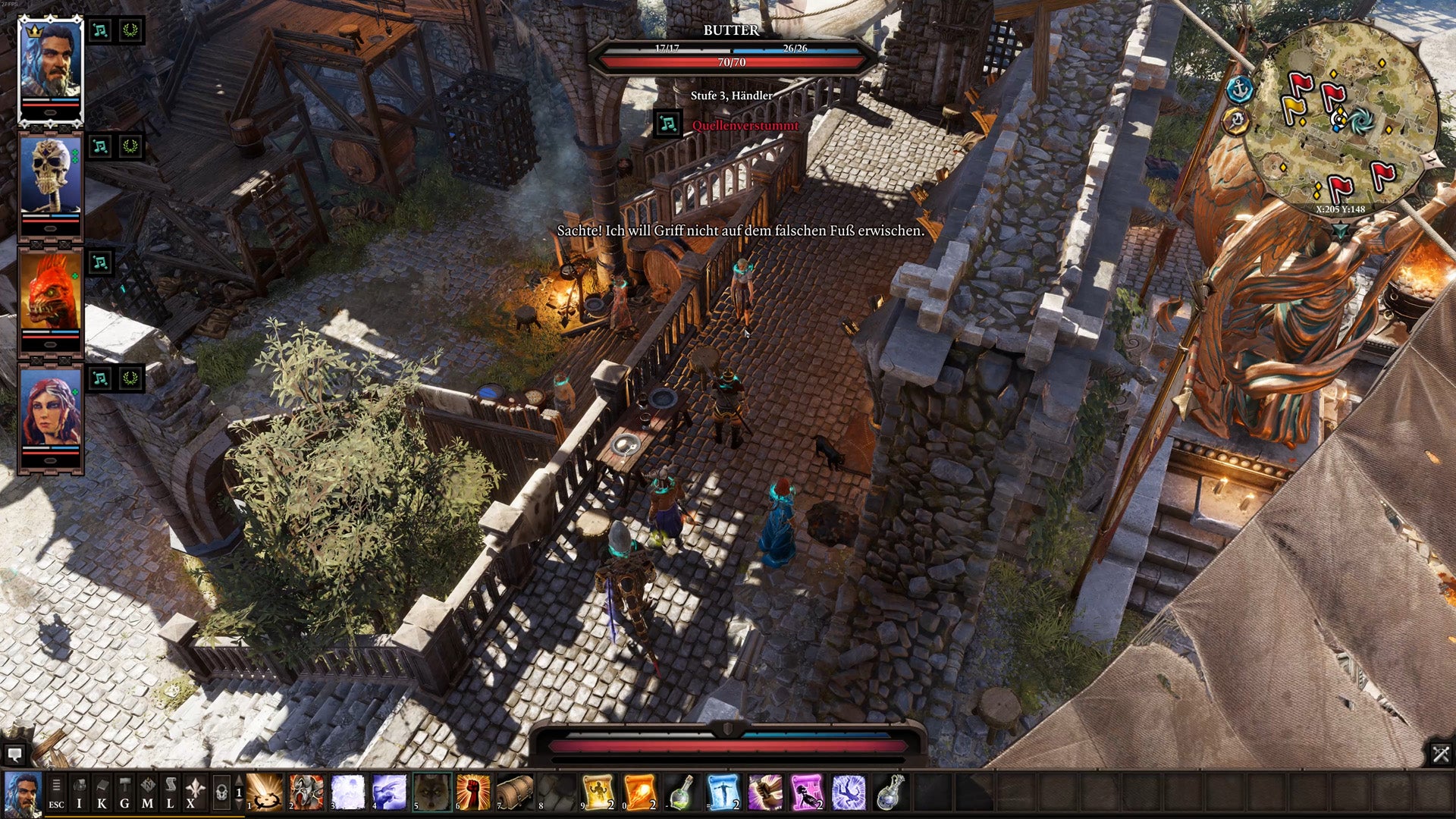Expand the ESC menu list icon
Viewport: 1456px width, 819px height.
[56, 784]
